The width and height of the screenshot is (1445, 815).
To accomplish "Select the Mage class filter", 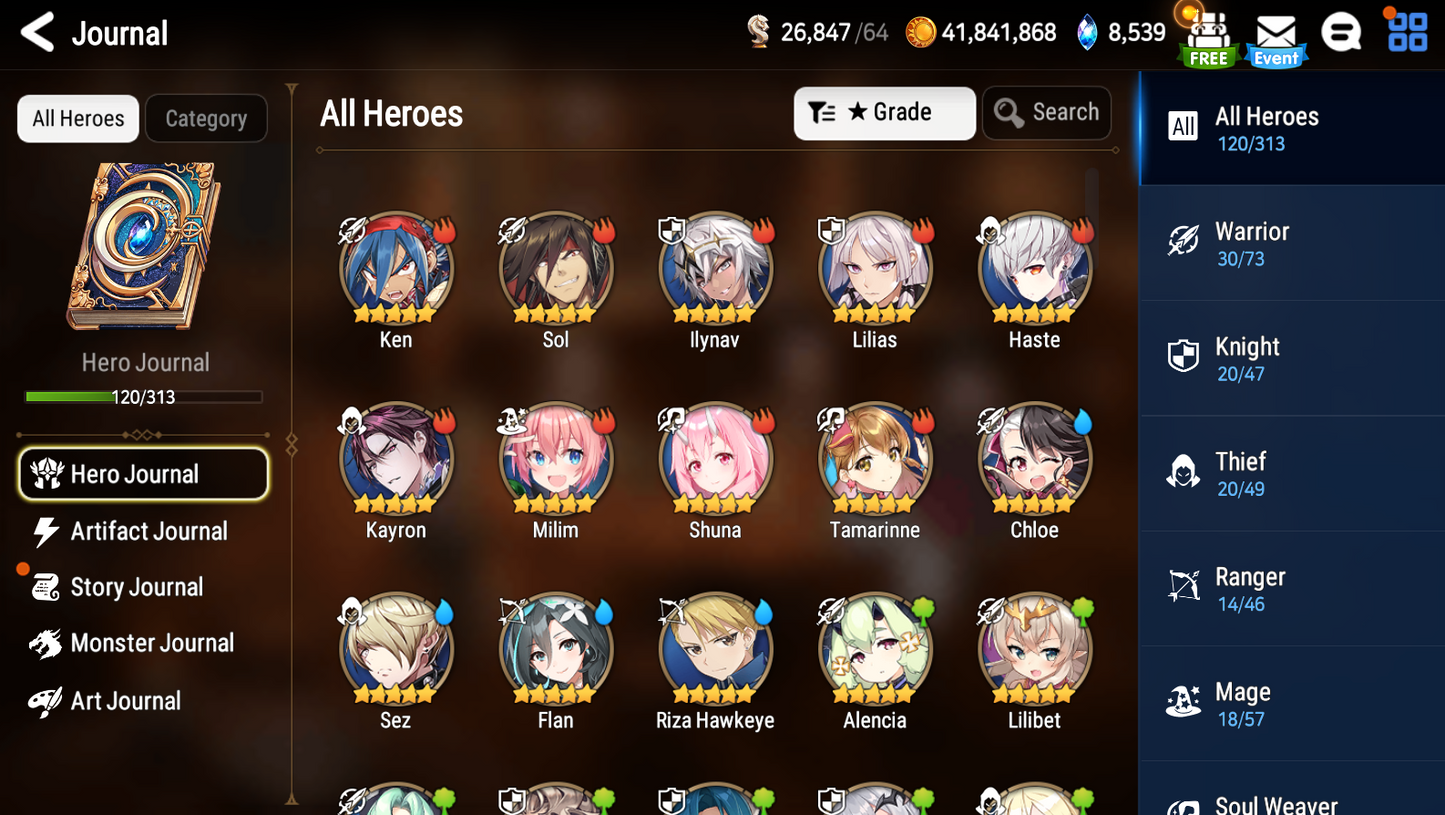I will 1291,703.
